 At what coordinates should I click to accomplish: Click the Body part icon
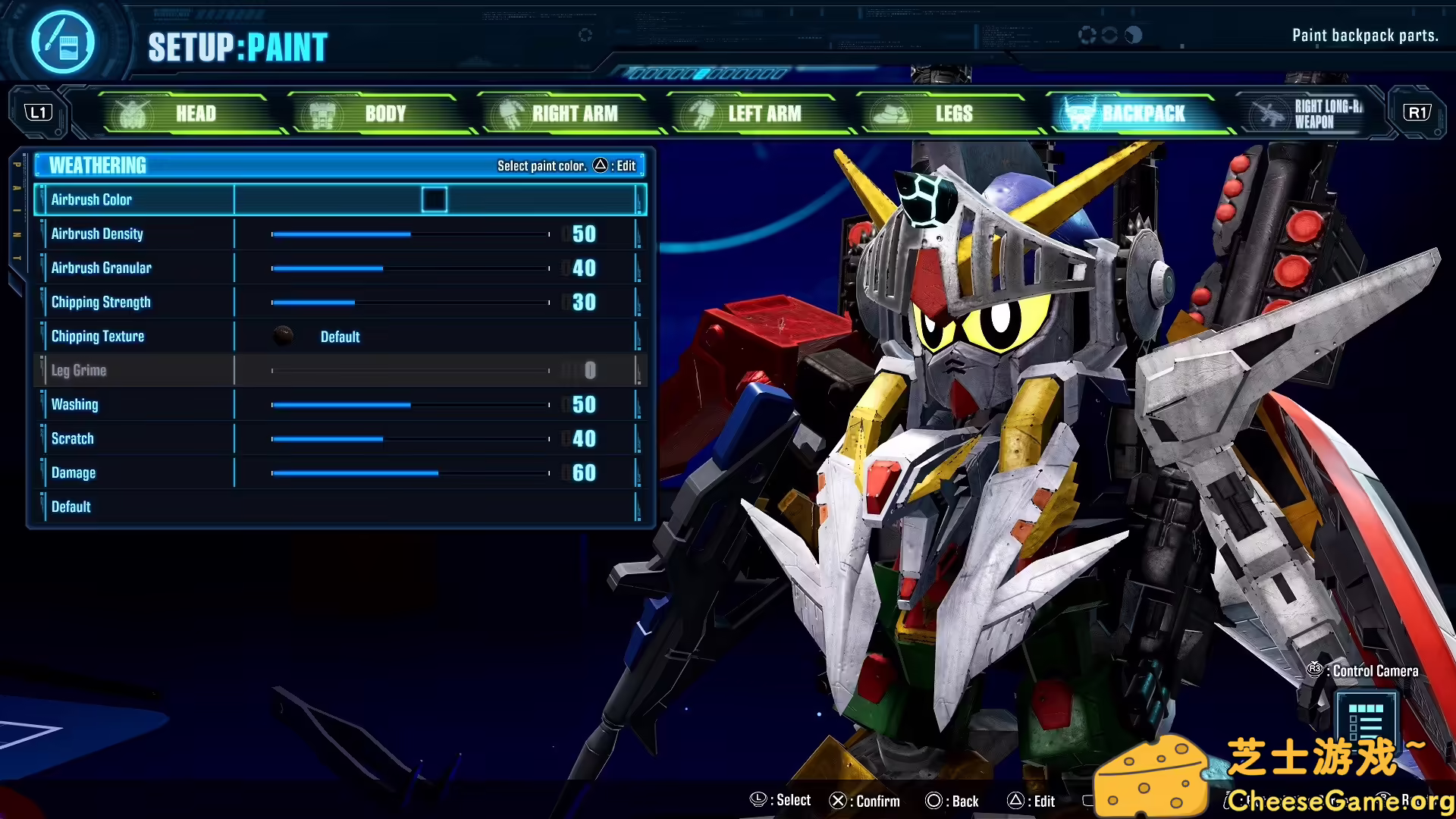pyautogui.click(x=322, y=113)
